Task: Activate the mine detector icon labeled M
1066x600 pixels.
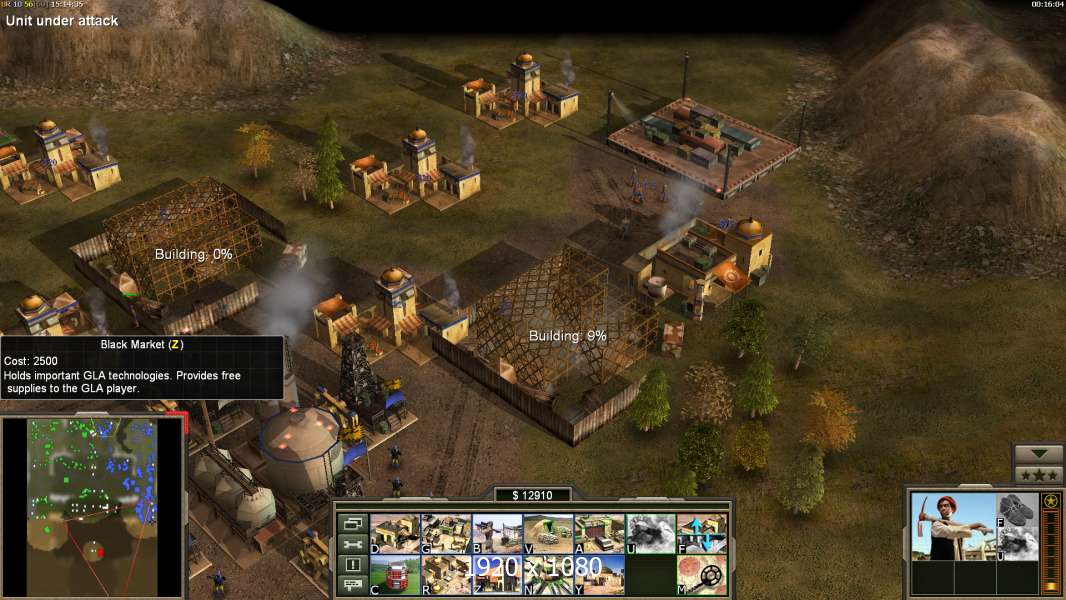Action: tap(701, 574)
